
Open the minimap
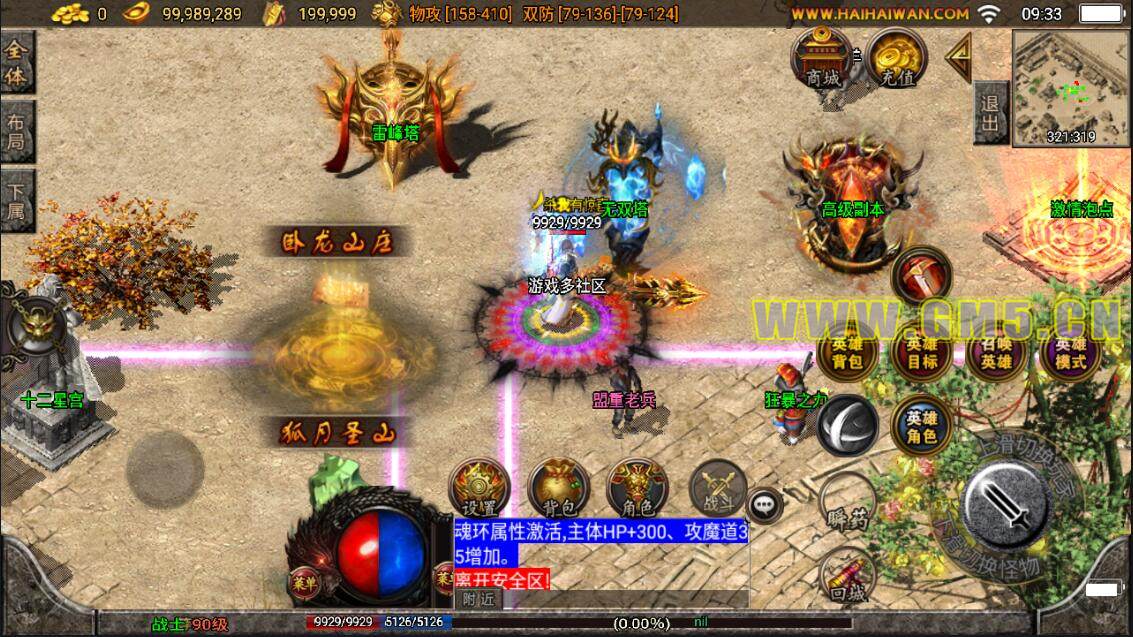pyautogui.click(x=1070, y=88)
